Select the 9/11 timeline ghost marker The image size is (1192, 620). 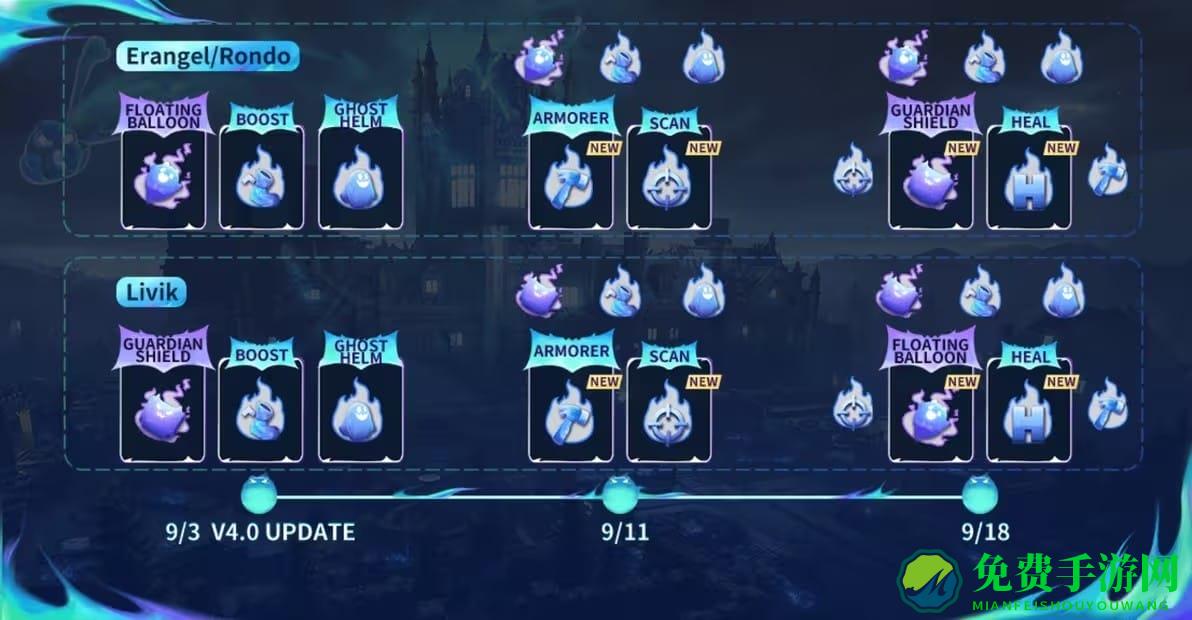[x=622, y=494]
